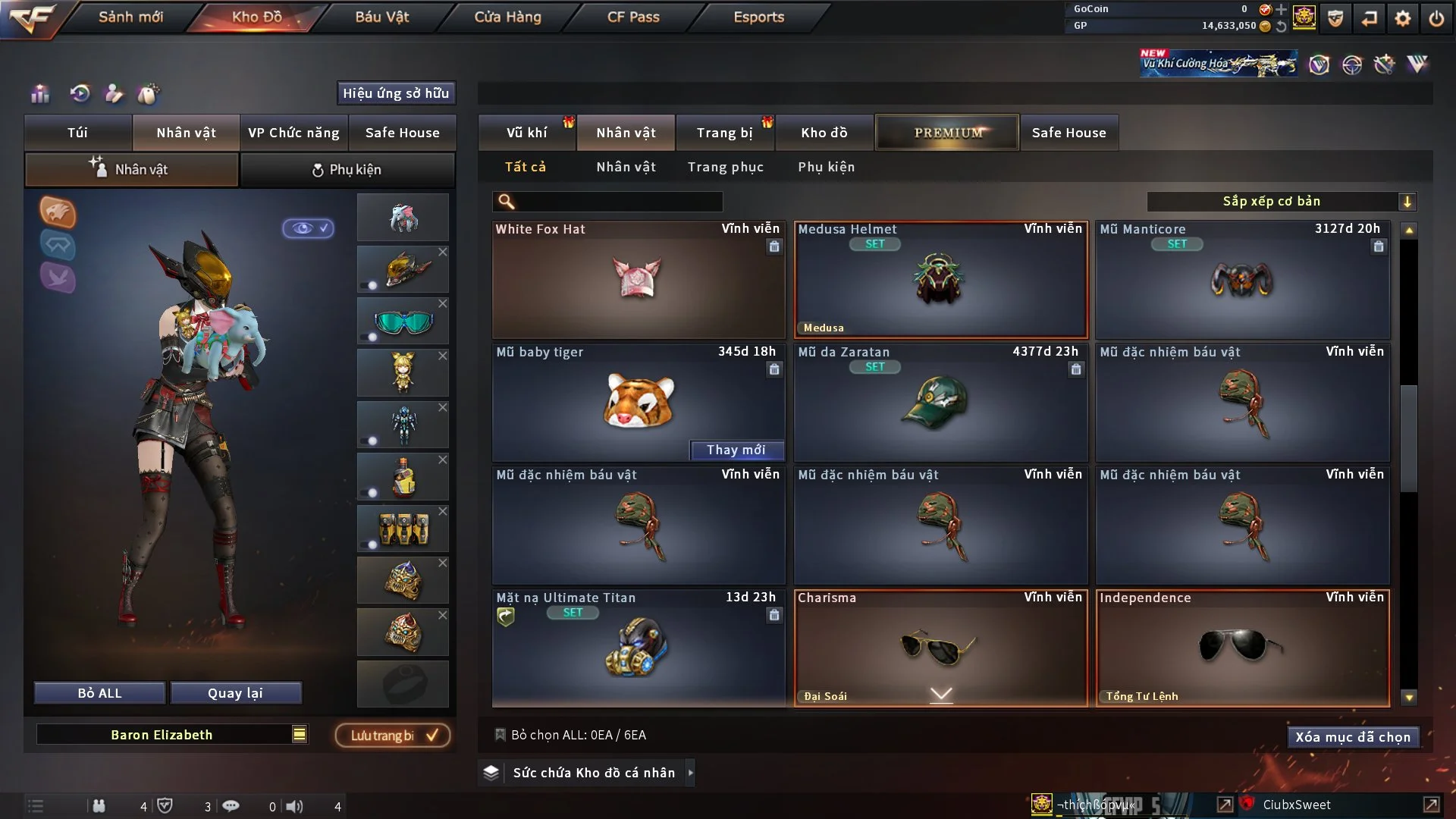Select the Trang phục filter
The image size is (1456, 819).
tap(725, 167)
